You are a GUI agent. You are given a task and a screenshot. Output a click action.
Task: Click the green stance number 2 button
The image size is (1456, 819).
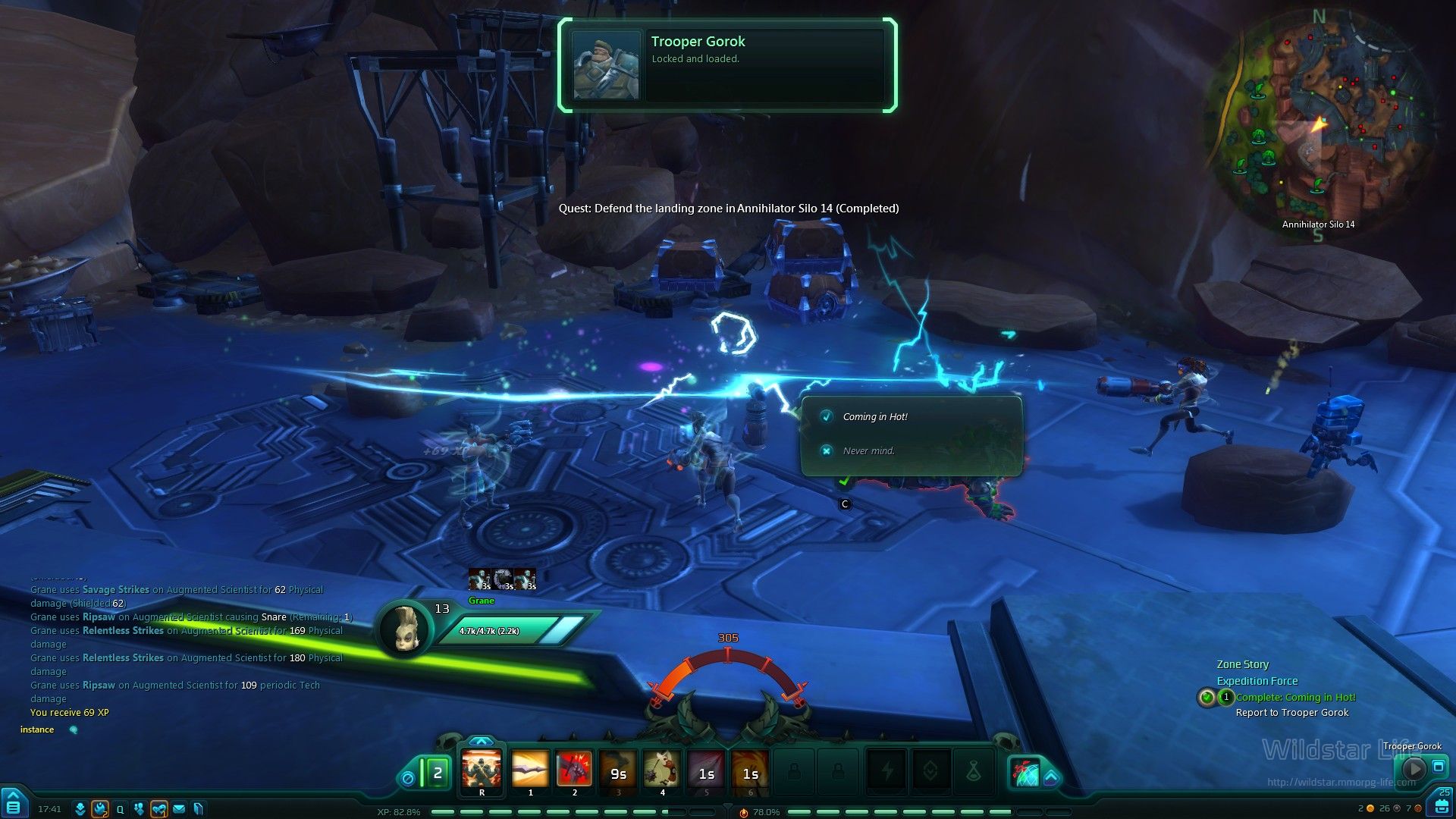[437, 773]
